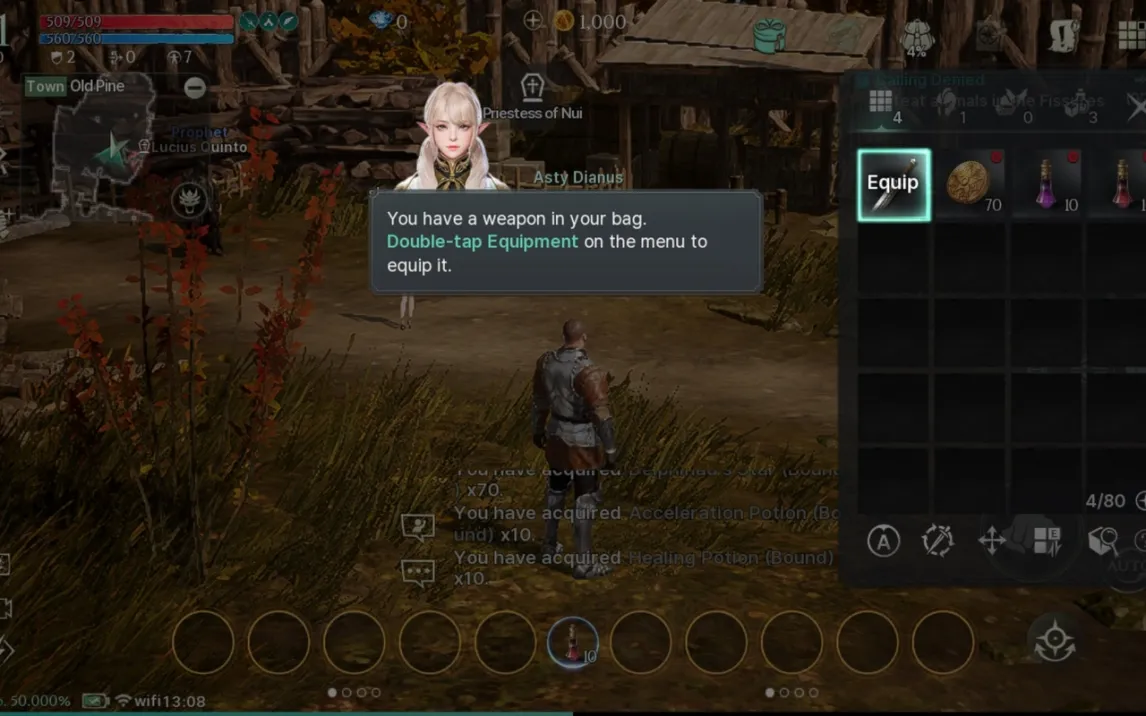Collapse the minimap with the minus button
The height and width of the screenshot is (716, 1146).
(195, 87)
